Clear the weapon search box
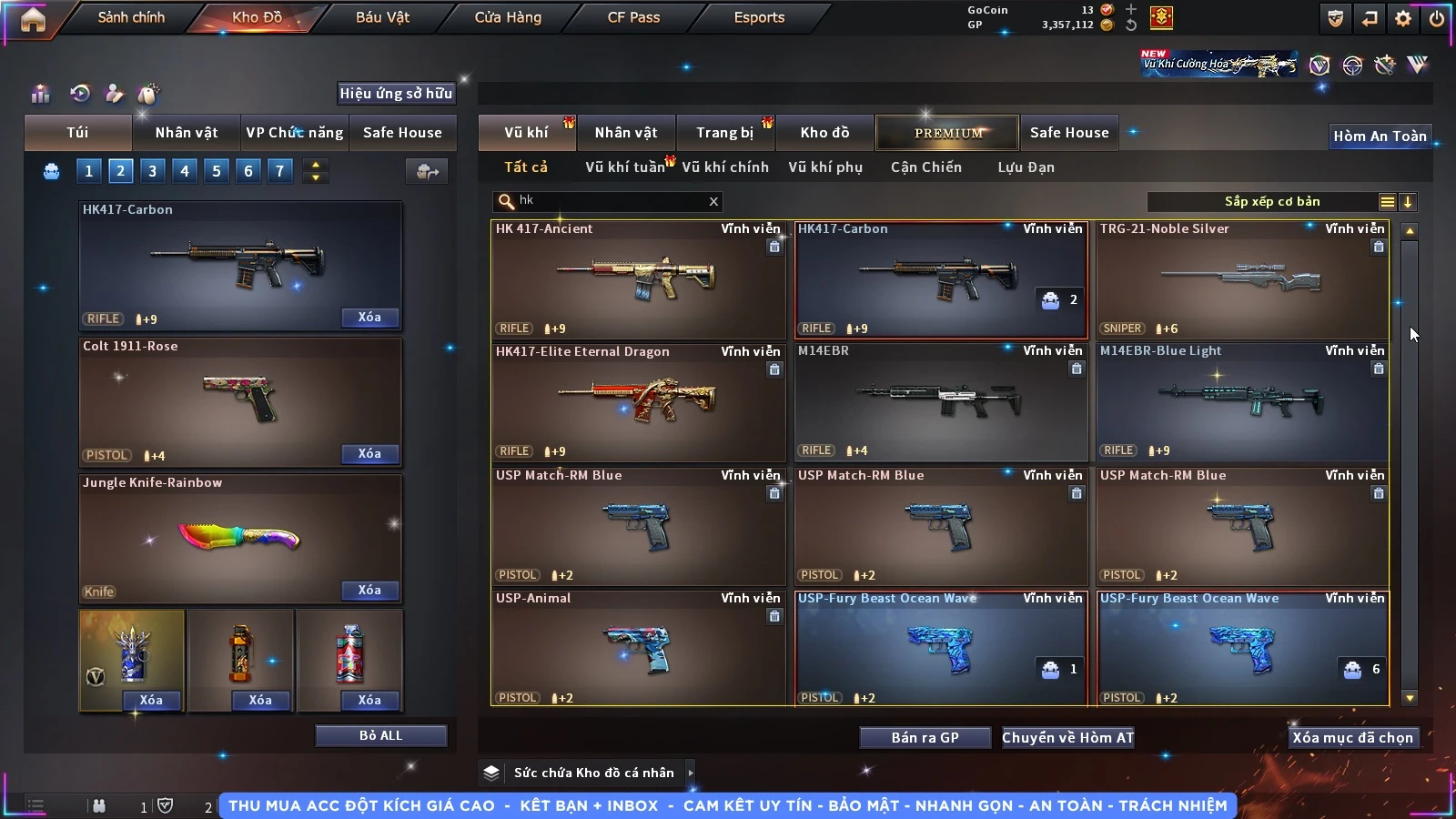Screen dimensions: 1456x819 [x=713, y=201]
